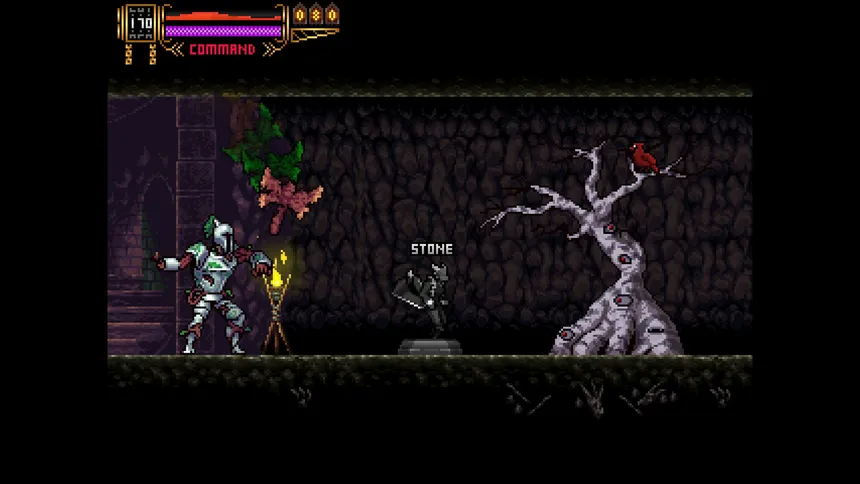Screen dimensions: 860x484
Task: Click the right chevron beside COMMAND
Action: coord(270,49)
